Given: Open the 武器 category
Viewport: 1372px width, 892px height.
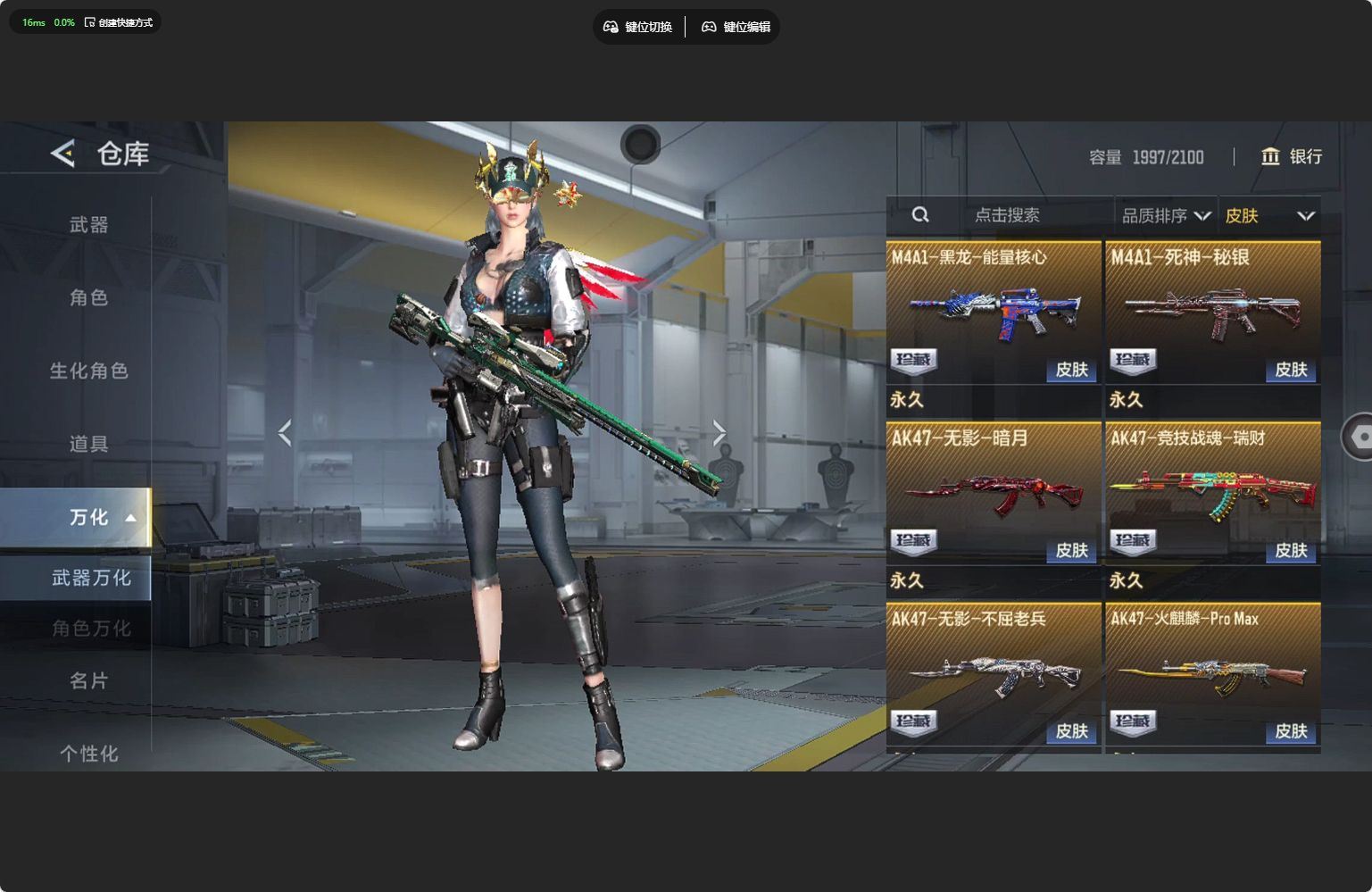Looking at the screenshot, I should pos(88,225).
